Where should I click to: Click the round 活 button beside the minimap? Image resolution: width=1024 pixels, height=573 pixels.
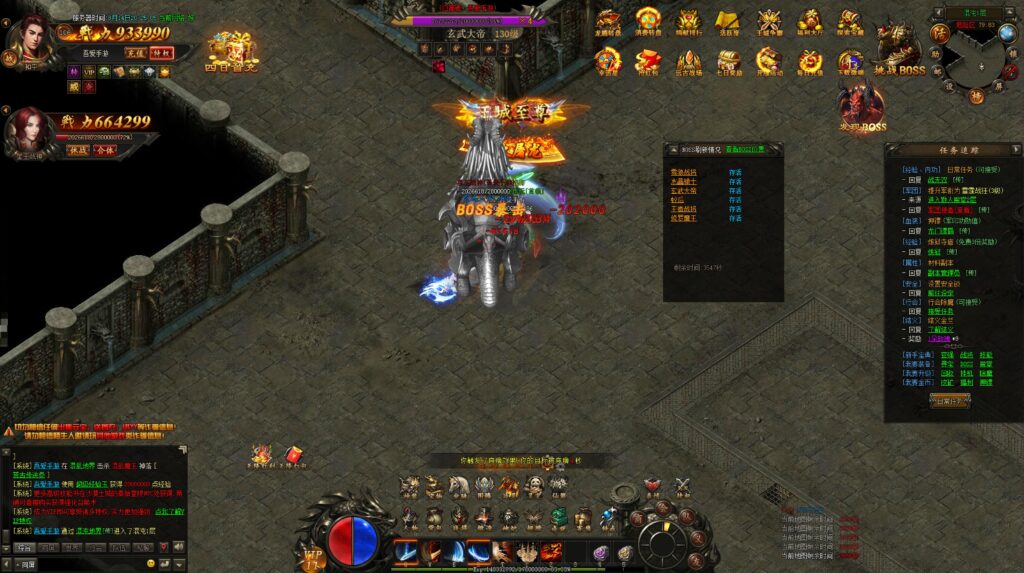(x=939, y=33)
